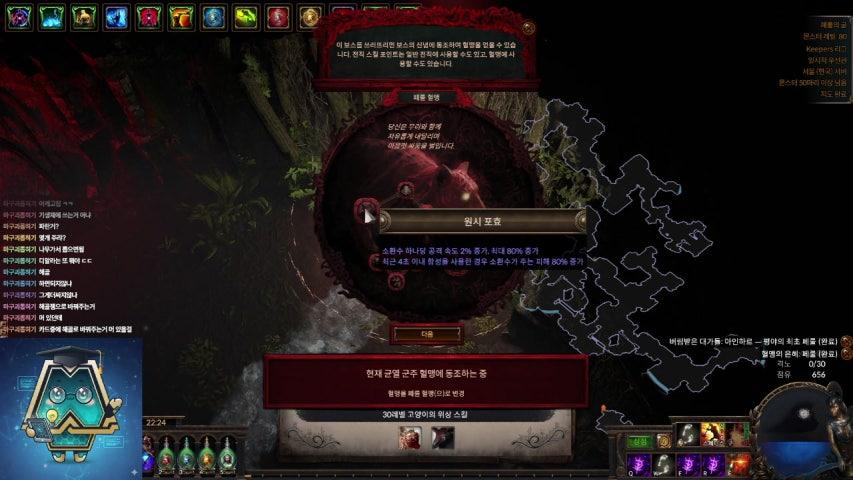Click the 다음 (Next) button
This screenshot has width=853, height=480.
(413, 334)
